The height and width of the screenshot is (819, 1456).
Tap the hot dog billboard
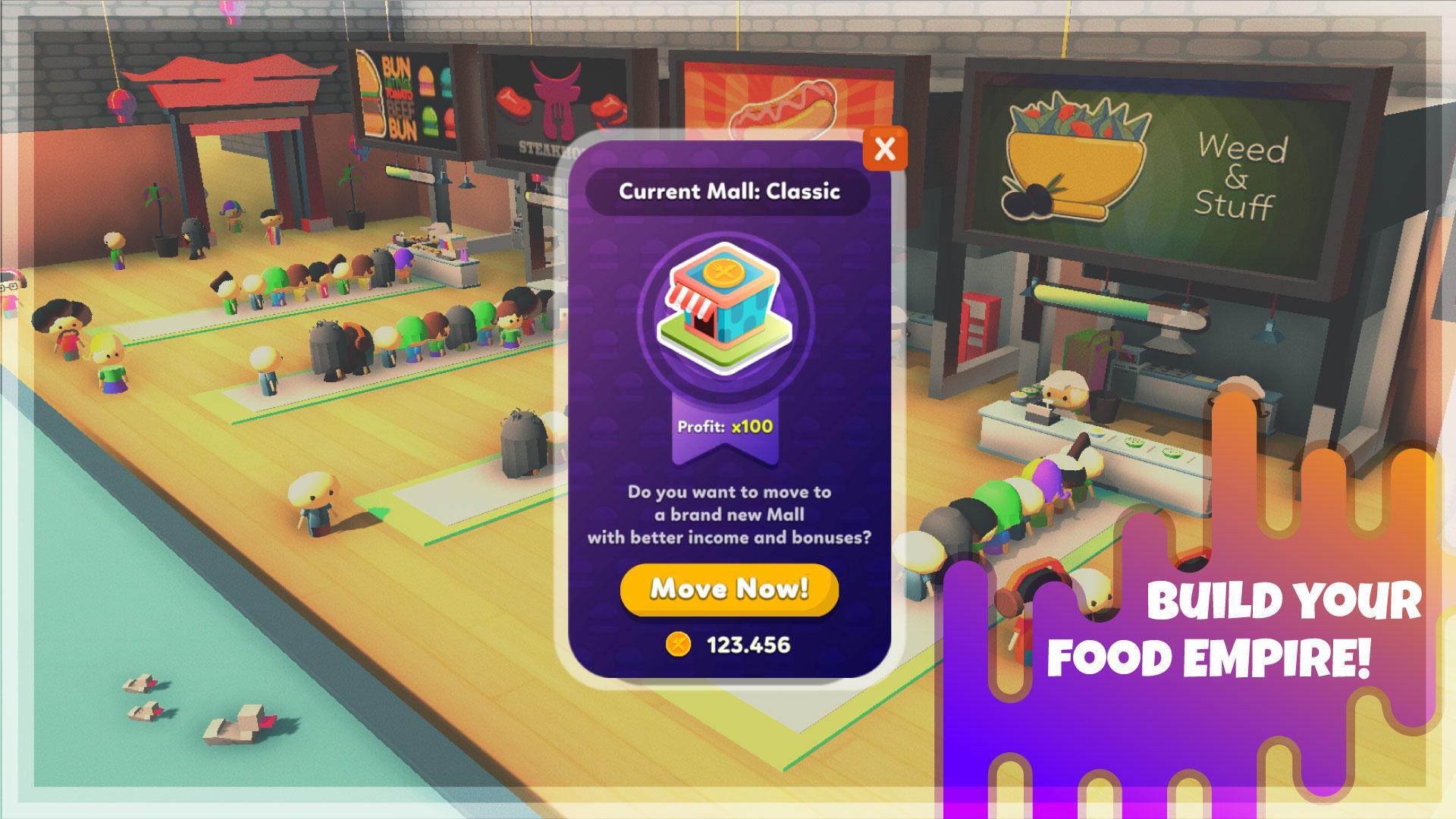(x=781, y=99)
